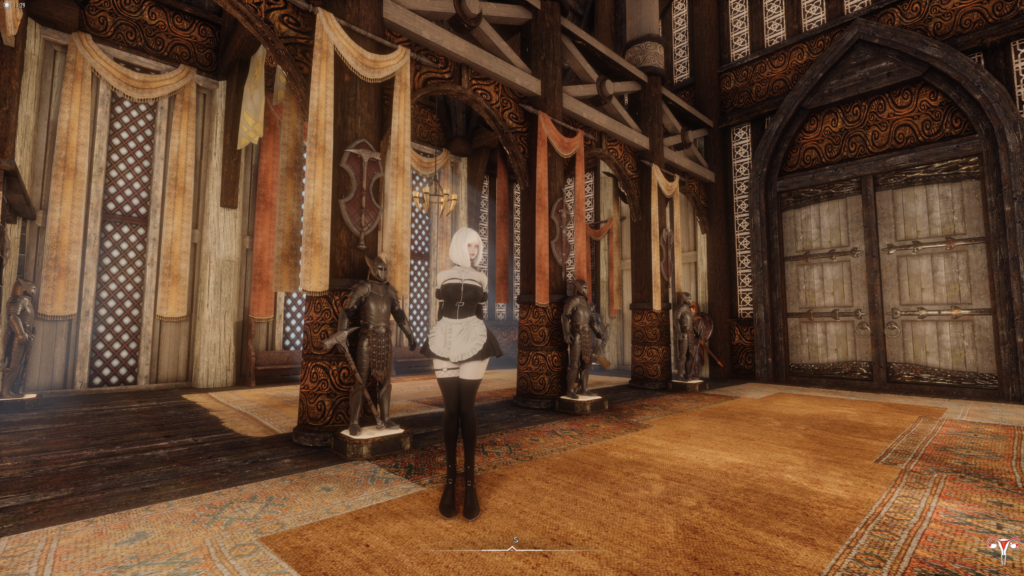Screen dimensions: 1024x576
Task: Click the compass bar's S heading marker
Action: click(514, 541)
